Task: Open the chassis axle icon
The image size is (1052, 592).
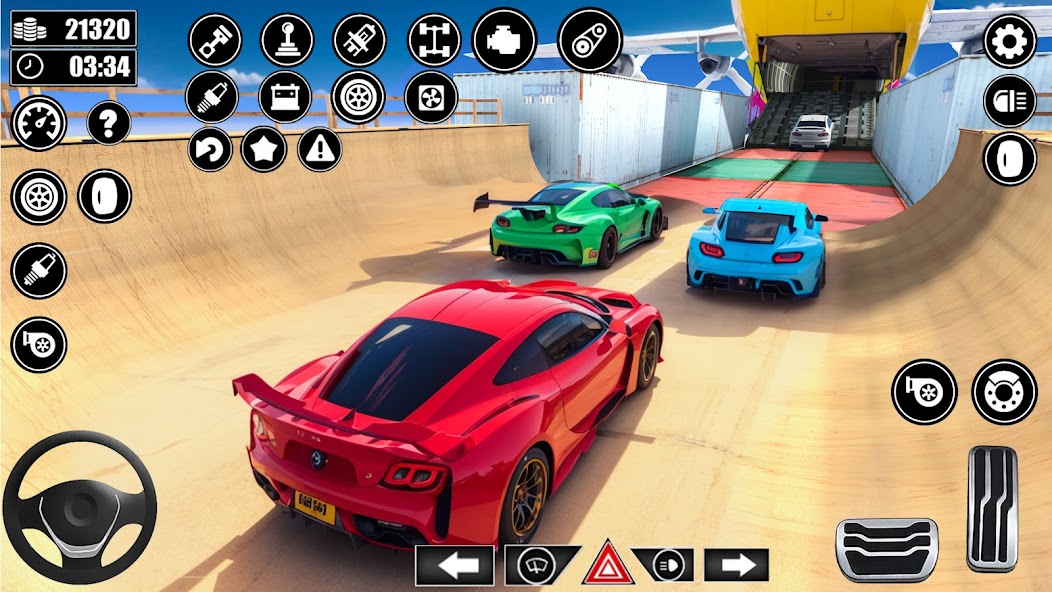Action: click(434, 41)
